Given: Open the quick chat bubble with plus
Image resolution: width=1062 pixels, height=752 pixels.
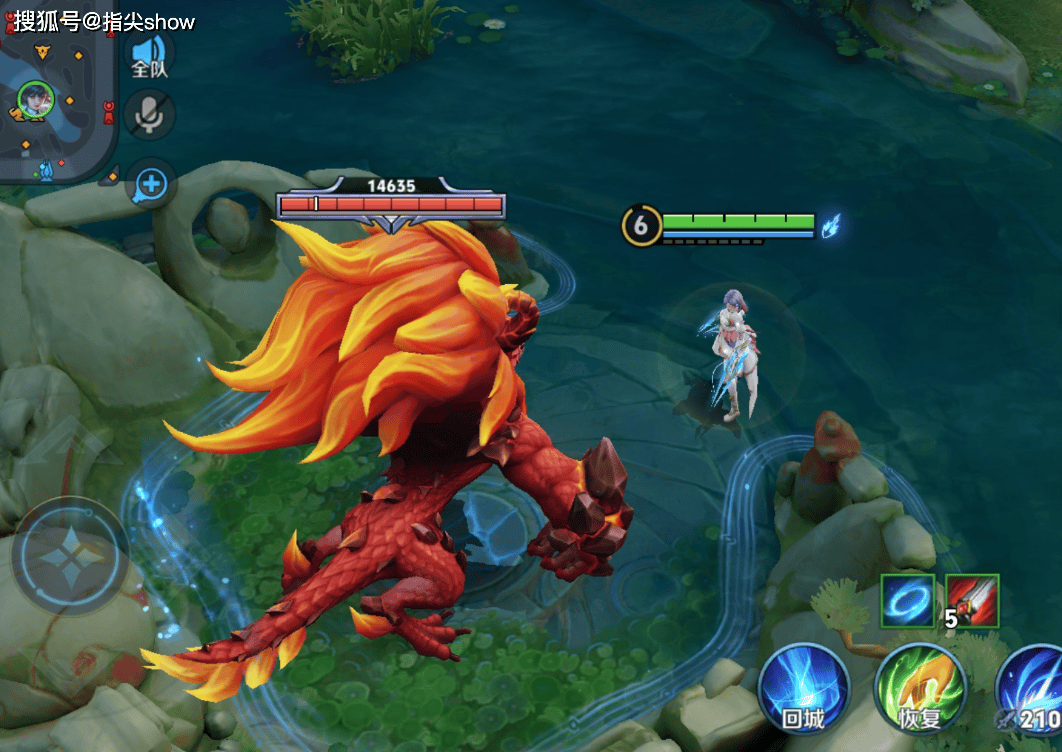Looking at the screenshot, I should pyautogui.click(x=151, y=184).
